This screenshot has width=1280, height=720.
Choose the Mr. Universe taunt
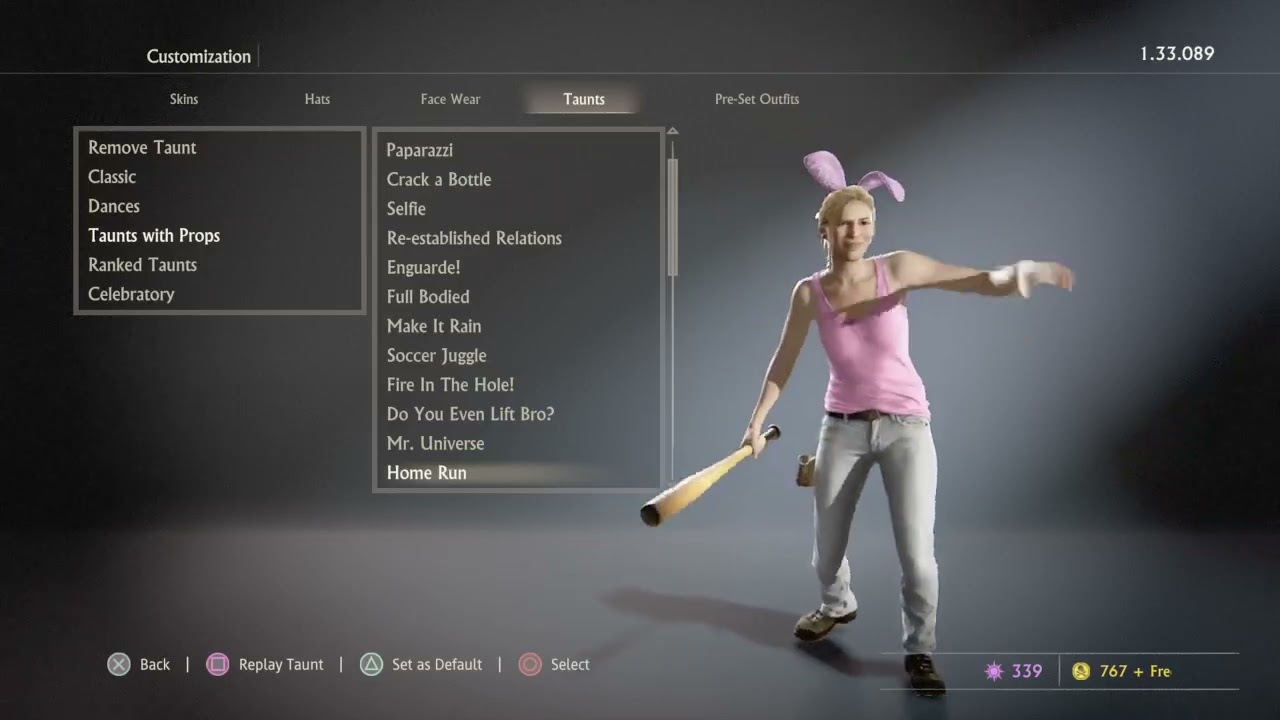point(435,443)
